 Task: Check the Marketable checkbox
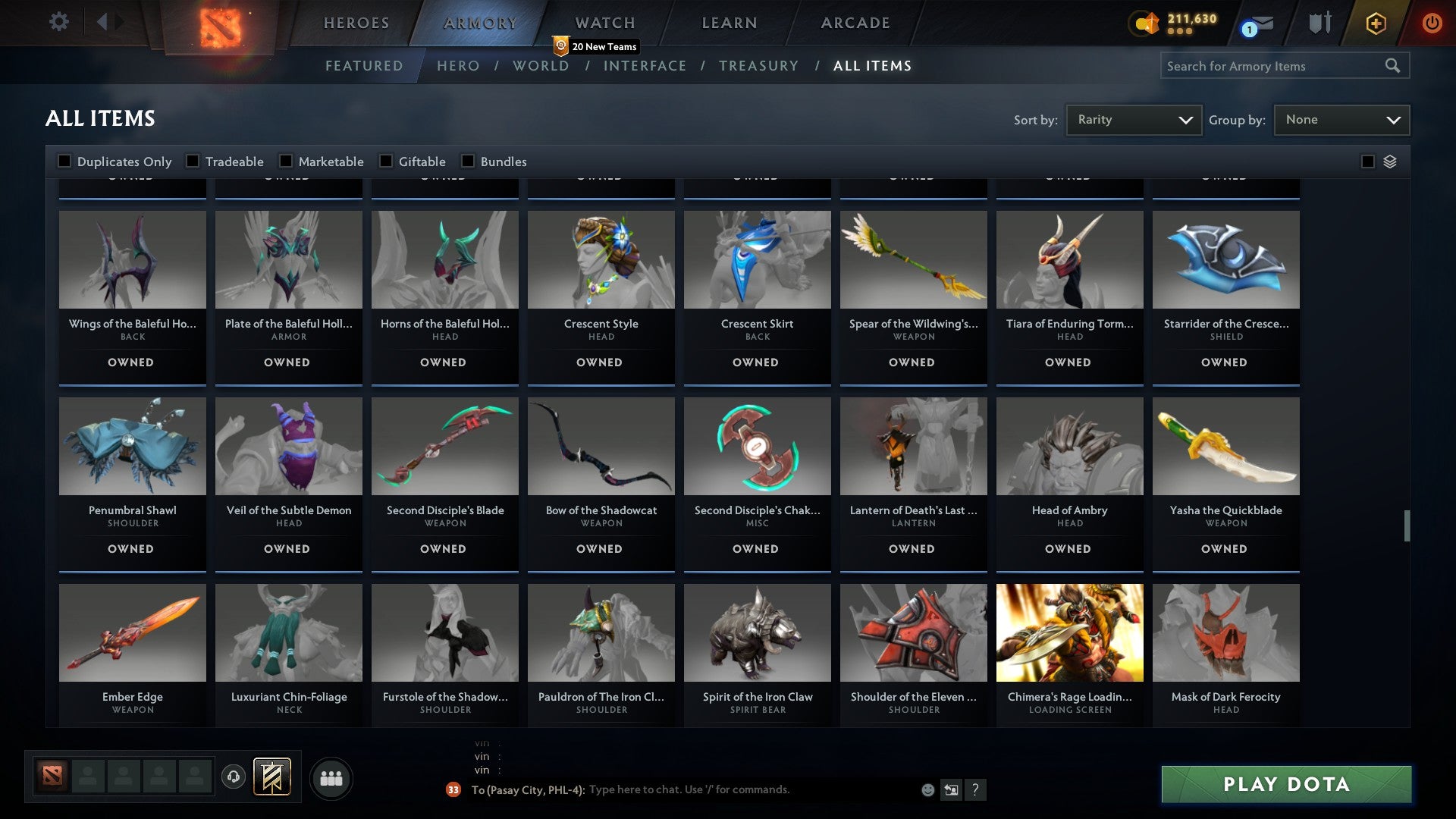click(285, 161)
